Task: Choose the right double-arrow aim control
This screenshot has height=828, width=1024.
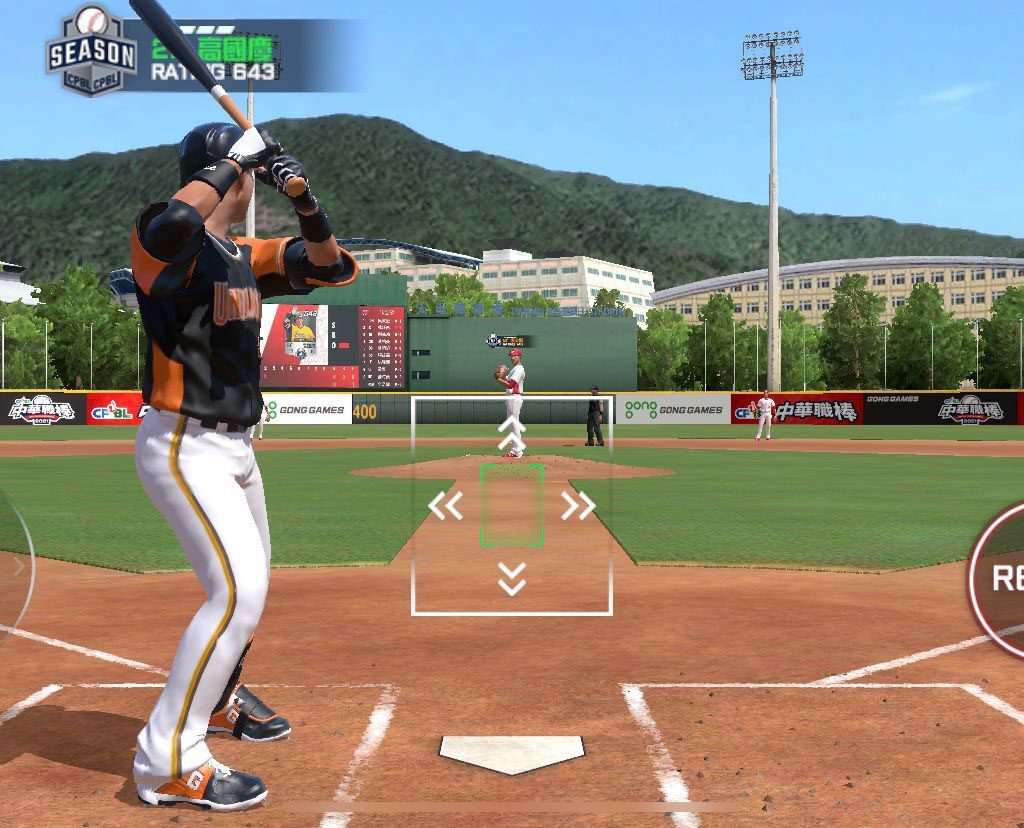Action: pos(578,506)
